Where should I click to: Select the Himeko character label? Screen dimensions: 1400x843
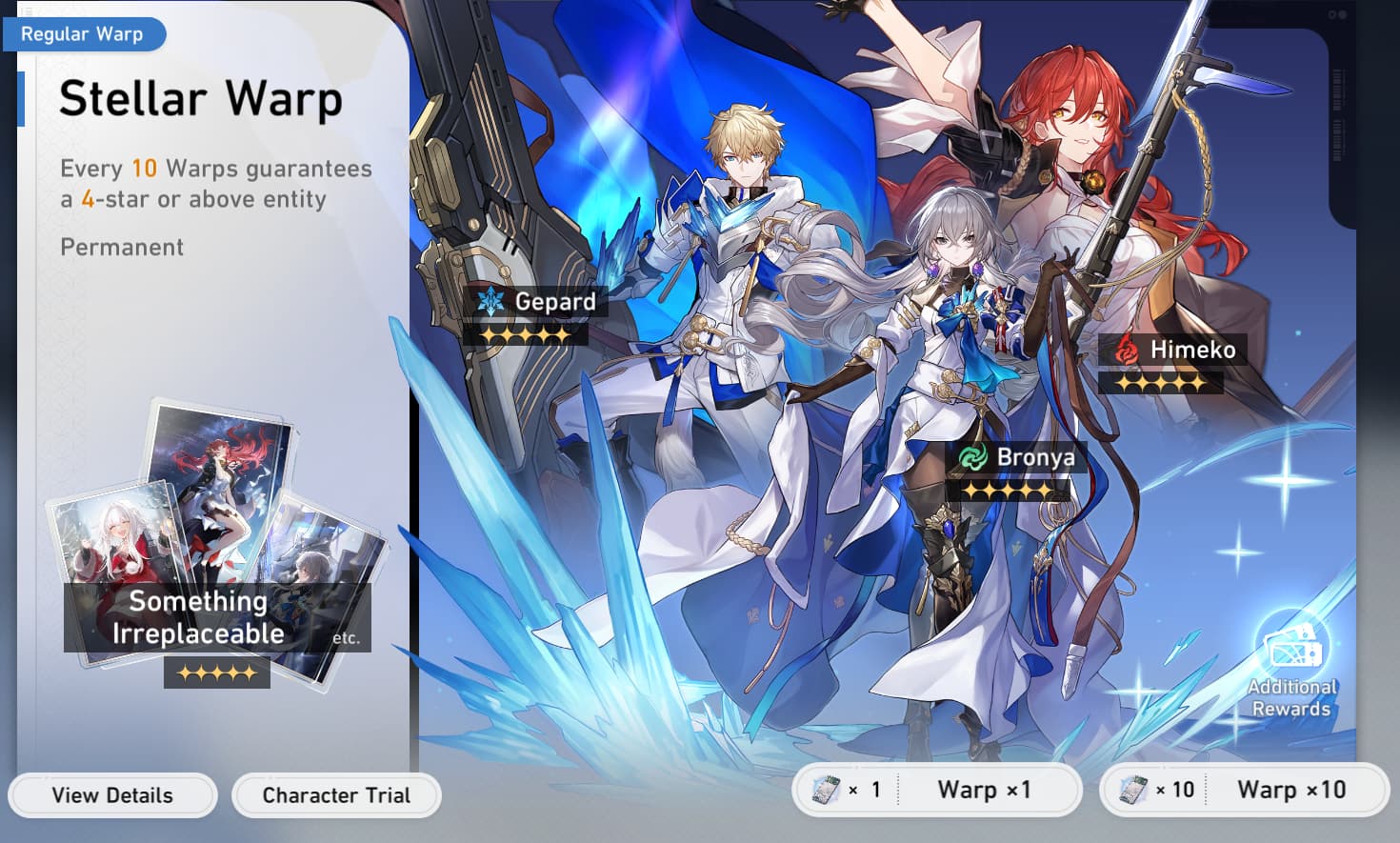click(1176, 351)
